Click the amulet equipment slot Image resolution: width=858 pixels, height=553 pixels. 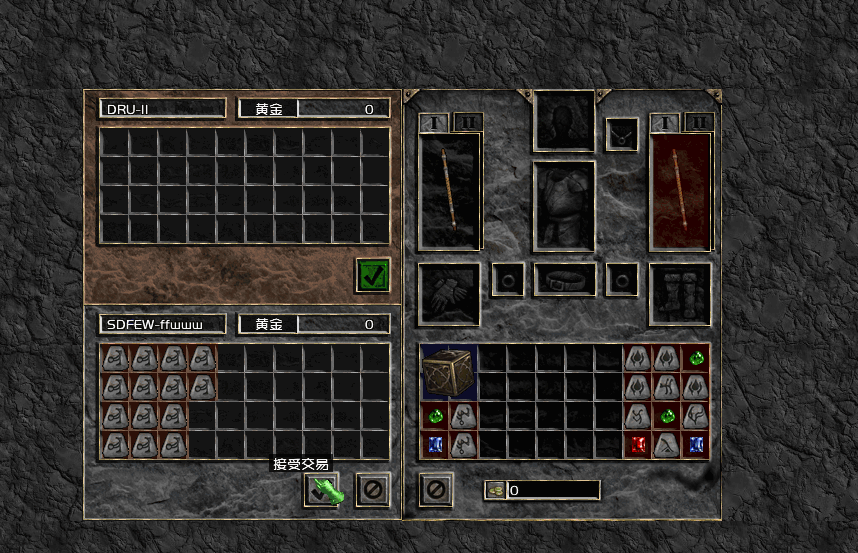pos(622,134)
